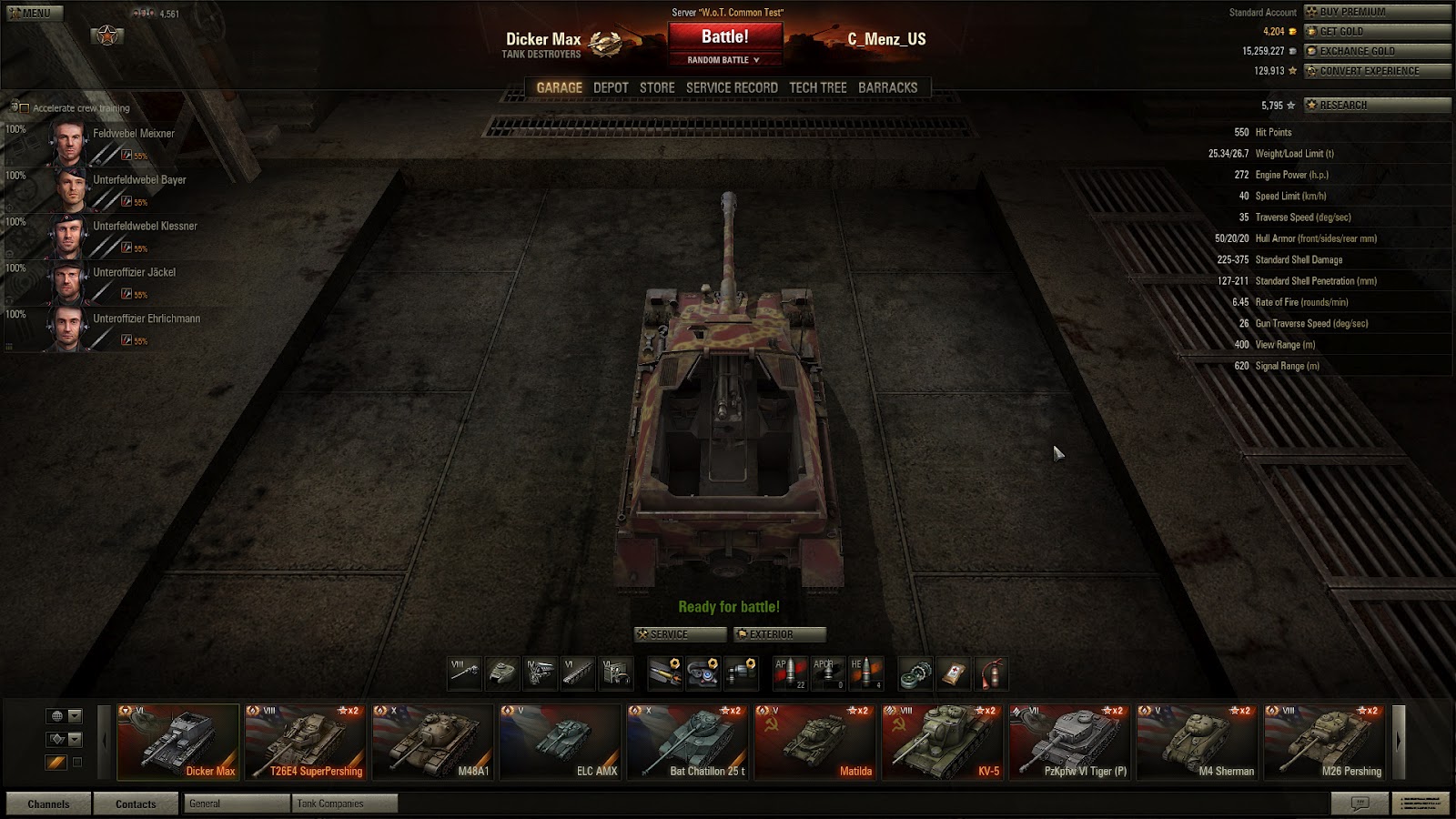Open the Service button below the tank
This screenshot has width=1456, height=819.
point(681,634)
